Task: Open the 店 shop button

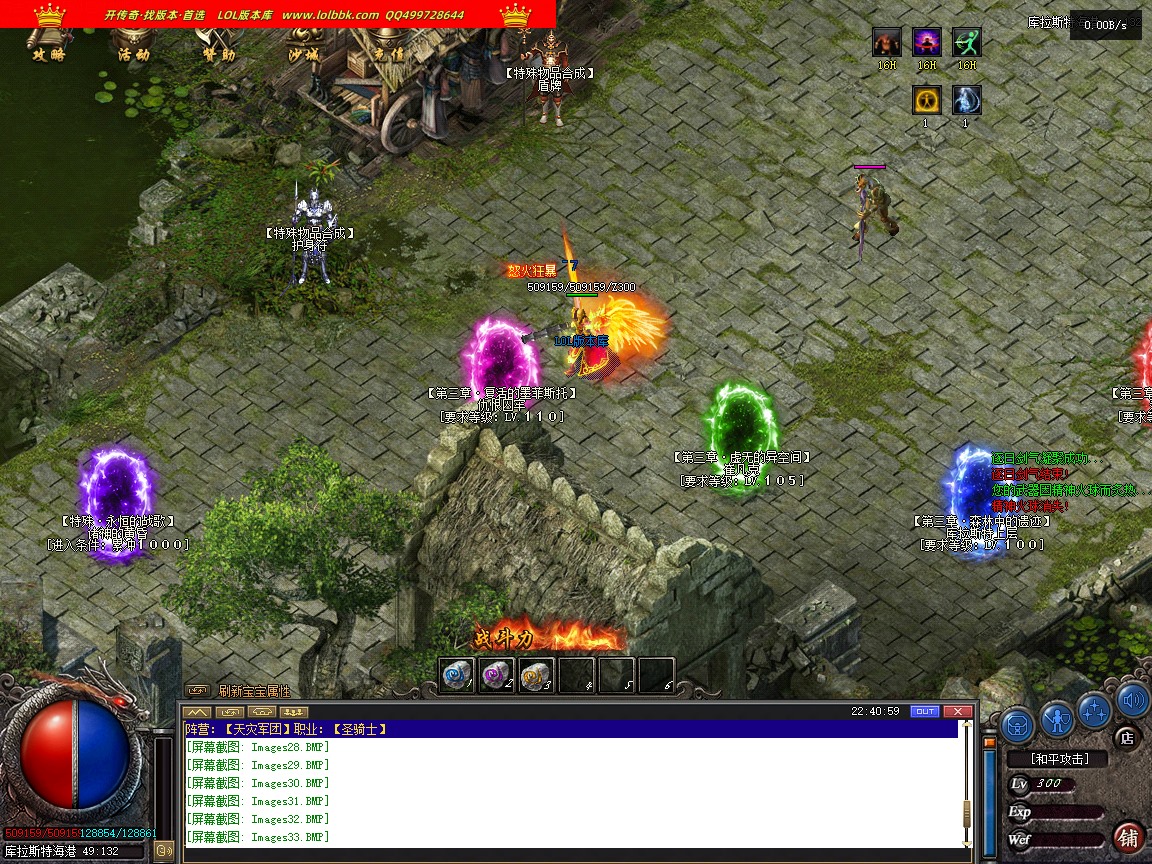Action: click(1127, 738)
